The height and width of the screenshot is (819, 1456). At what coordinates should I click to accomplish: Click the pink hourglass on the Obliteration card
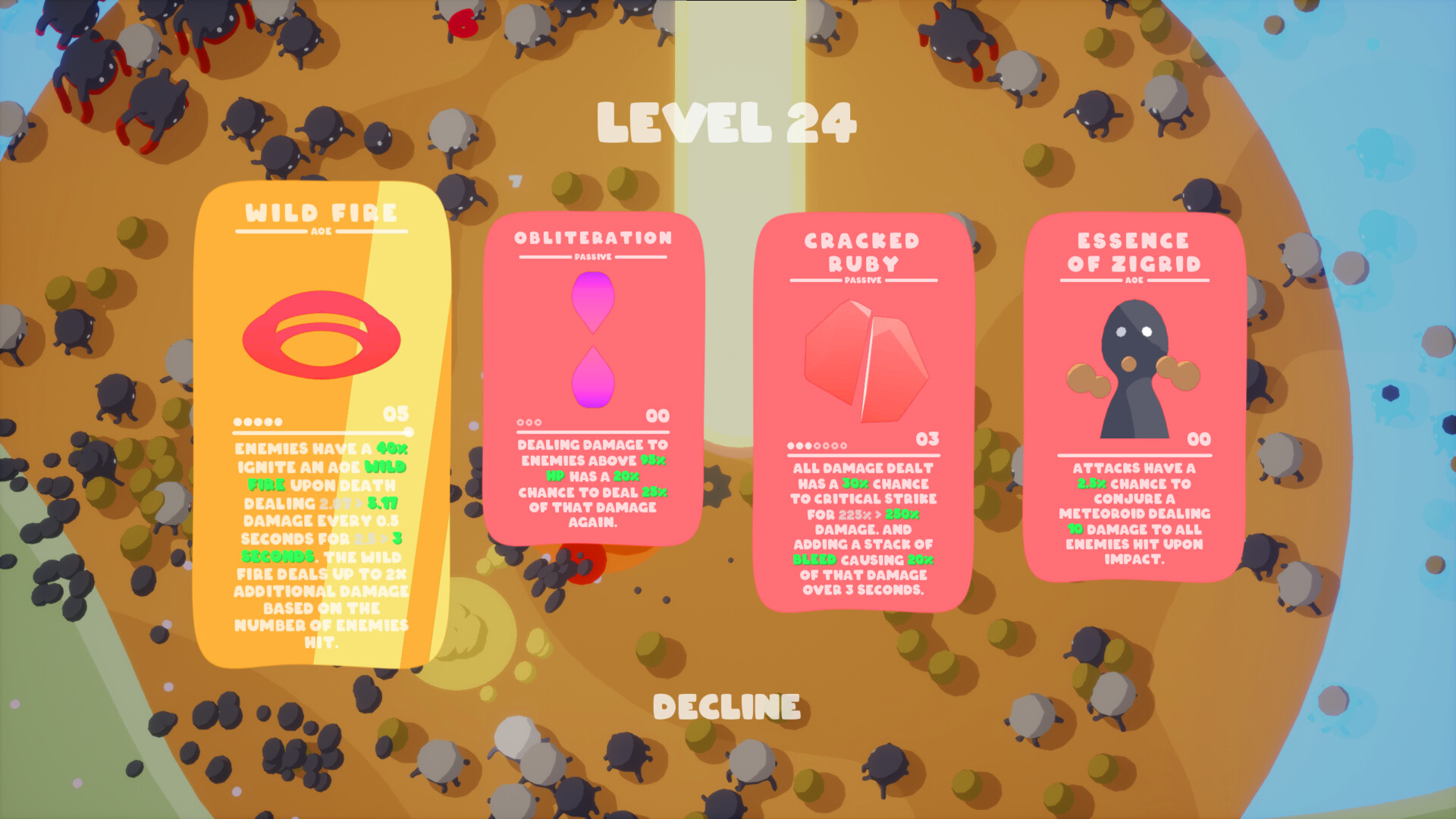coord(594,344)
